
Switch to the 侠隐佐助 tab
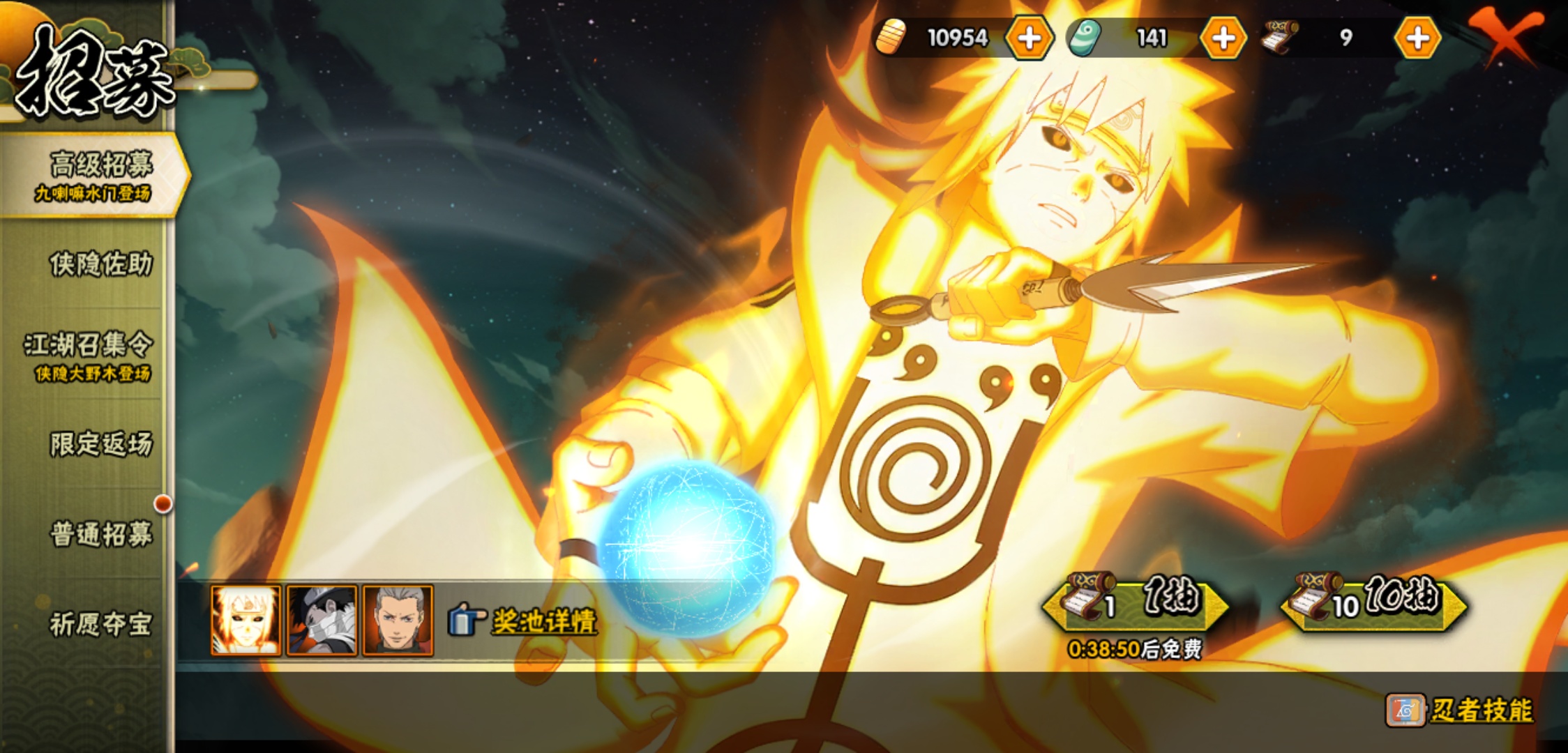point(100,265)
